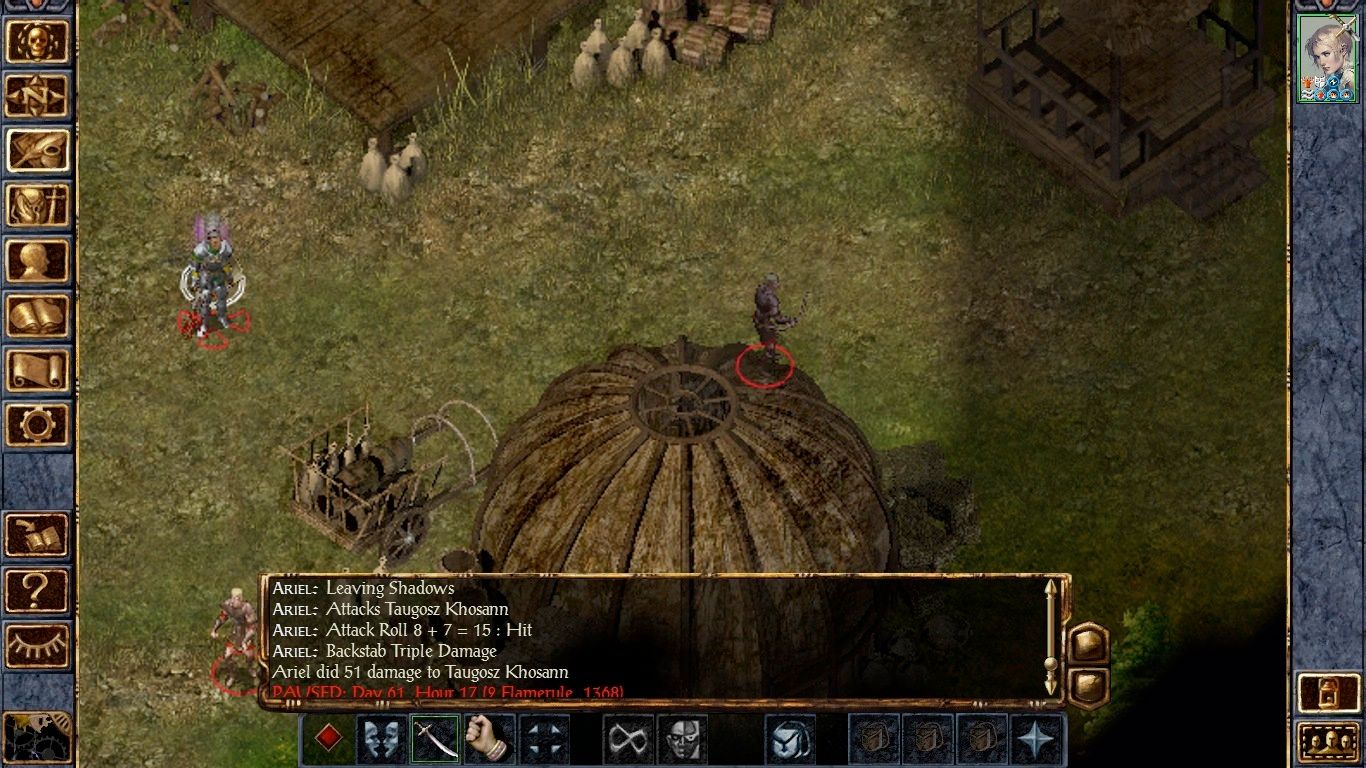Toggle stealth mode with the masks icon

click(x=381, y=738)
